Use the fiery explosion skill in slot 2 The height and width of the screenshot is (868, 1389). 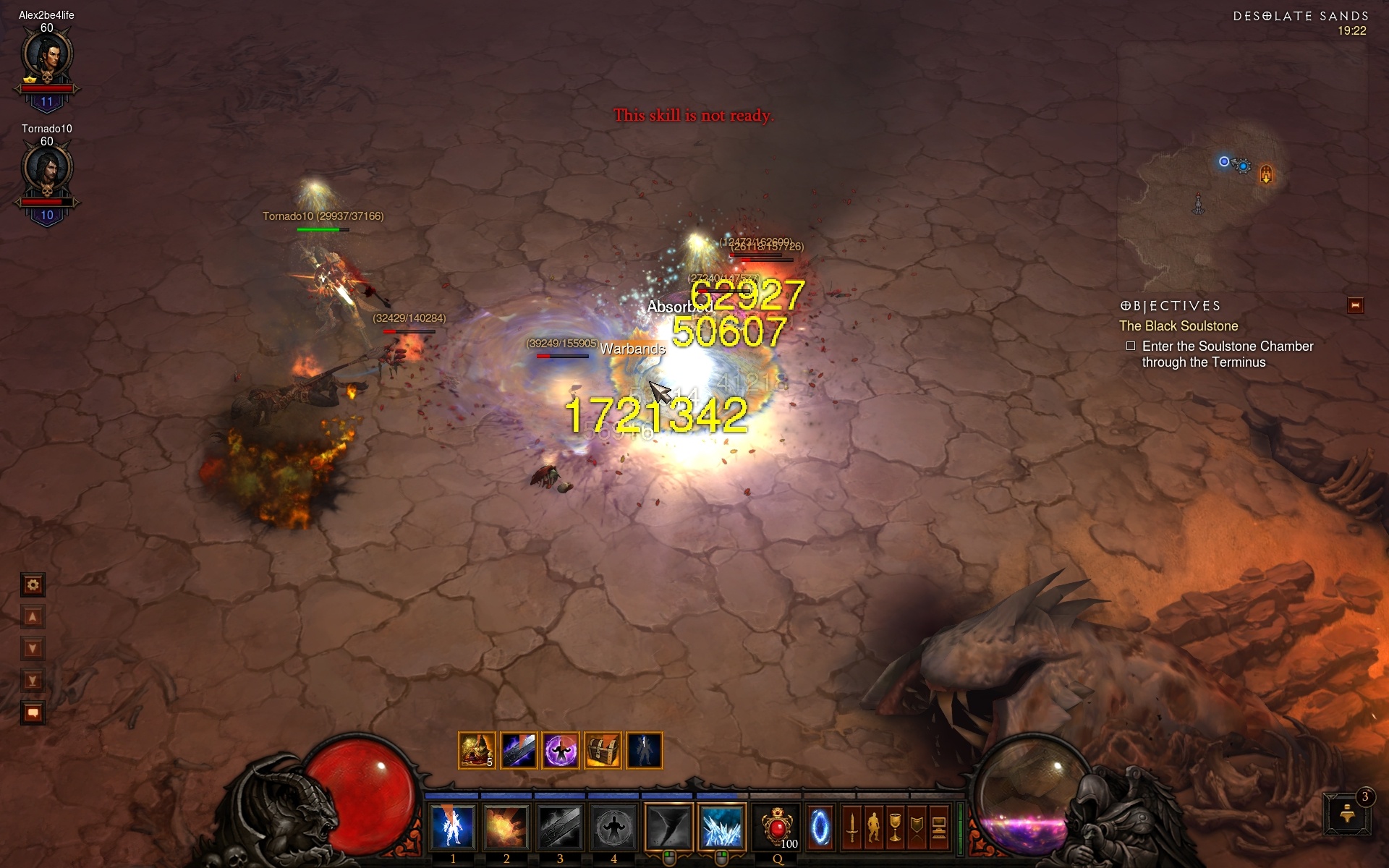coord(506,827)
